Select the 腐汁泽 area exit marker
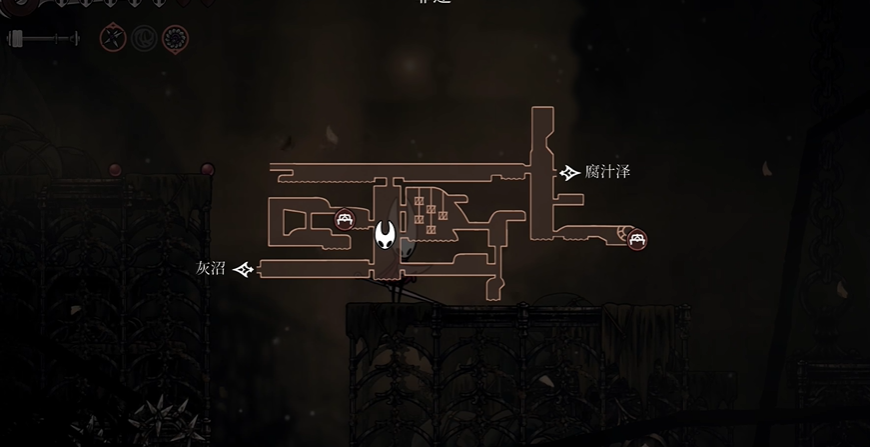870x447 pixels. (570, 173)
